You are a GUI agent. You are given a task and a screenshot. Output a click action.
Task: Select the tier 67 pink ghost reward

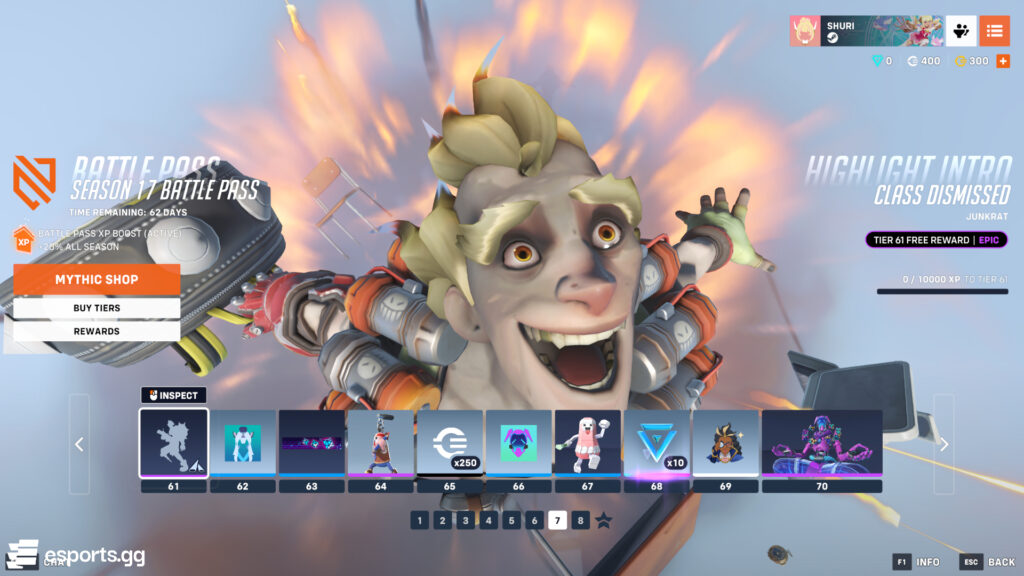[x=588, y=443]
